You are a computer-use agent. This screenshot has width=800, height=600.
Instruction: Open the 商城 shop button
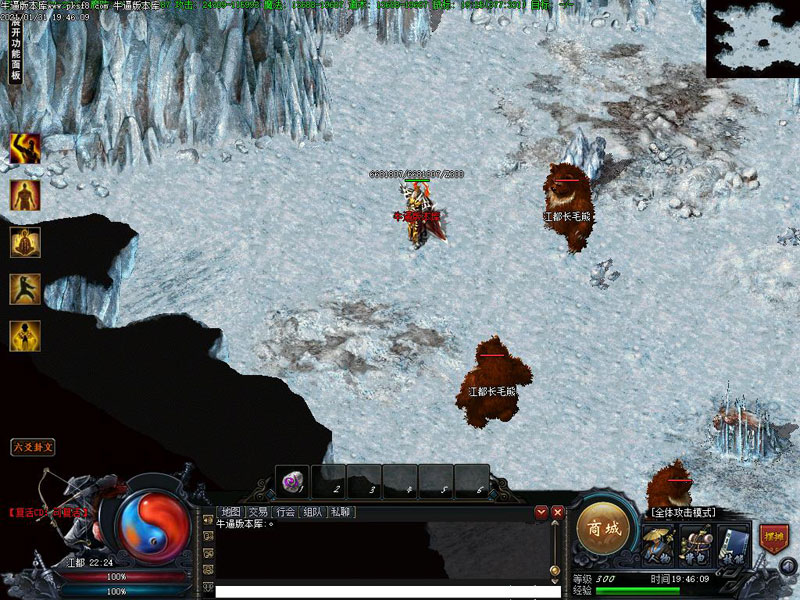[604, 527]
